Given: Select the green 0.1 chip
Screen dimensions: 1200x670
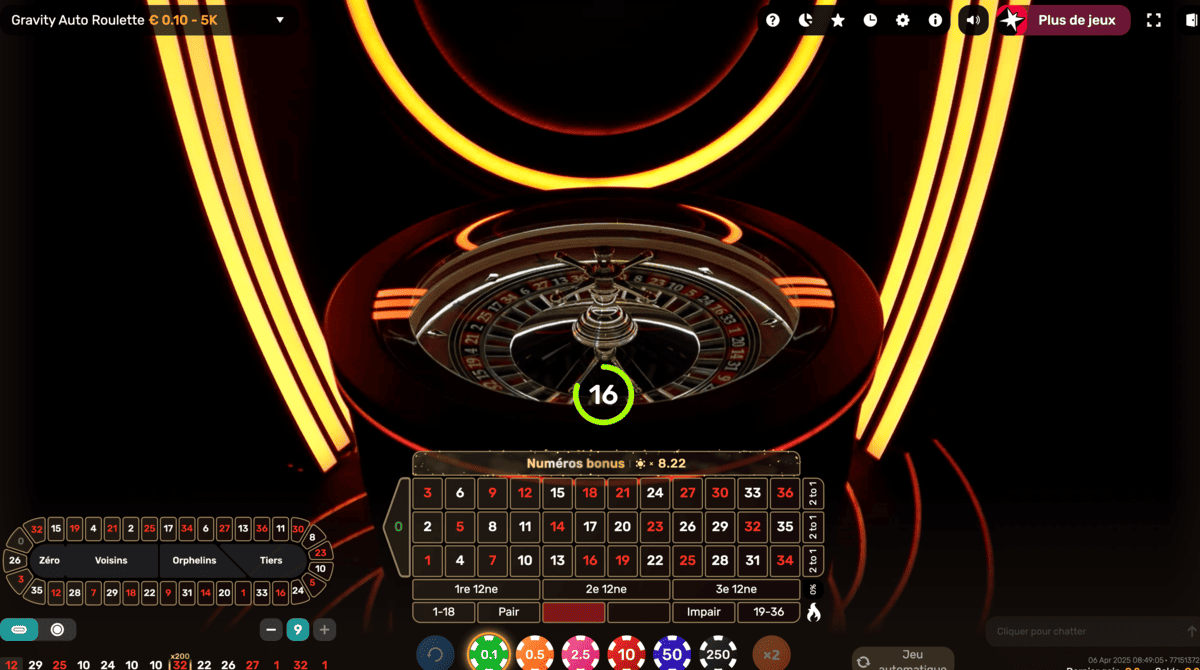Looking at the screenshot, I should [x=489, y=655].
